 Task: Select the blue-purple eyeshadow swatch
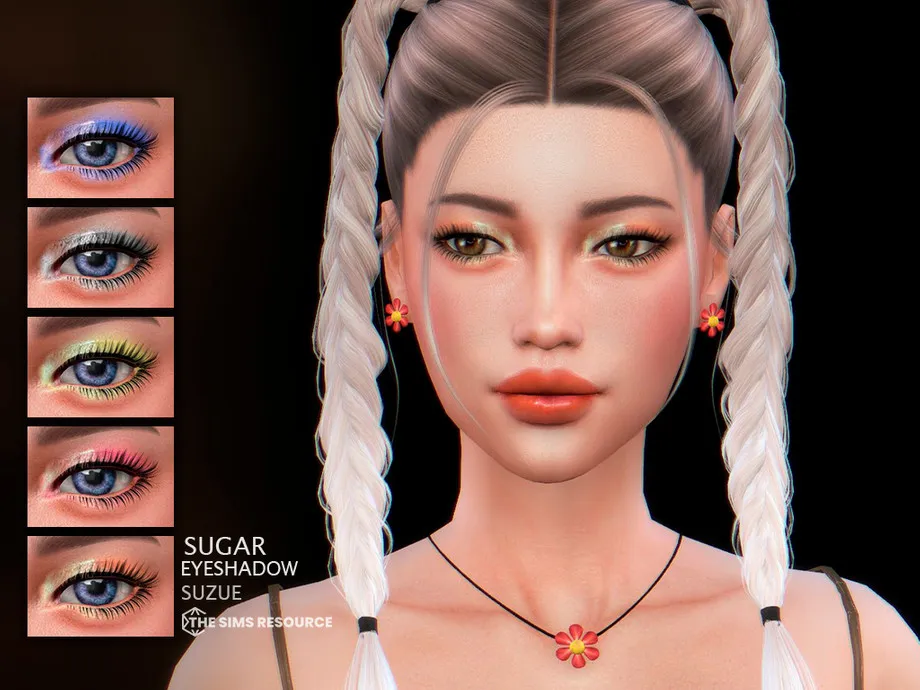click(x=100, y=147)
